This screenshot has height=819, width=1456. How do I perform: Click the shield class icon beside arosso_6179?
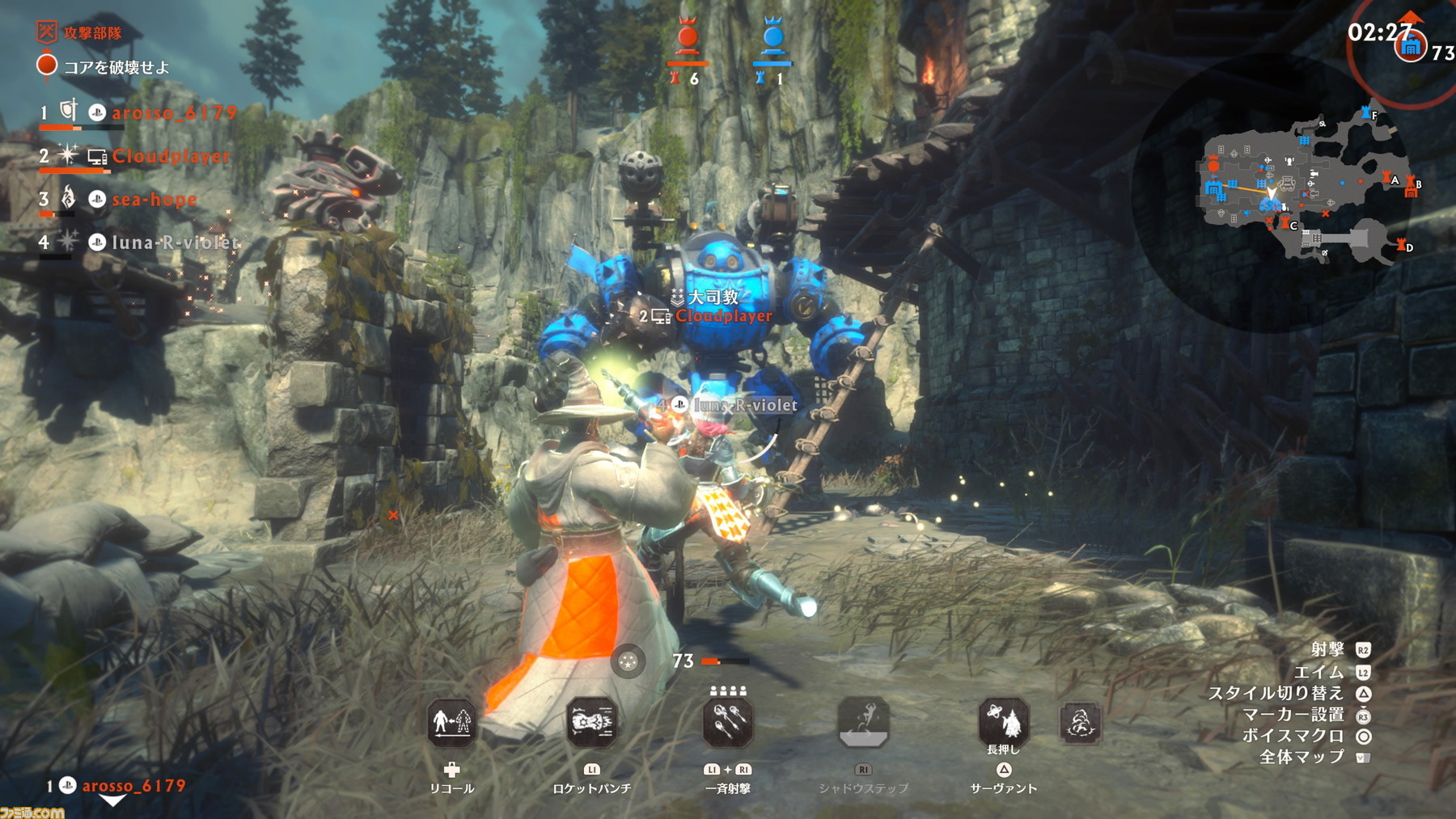(69, 112)
